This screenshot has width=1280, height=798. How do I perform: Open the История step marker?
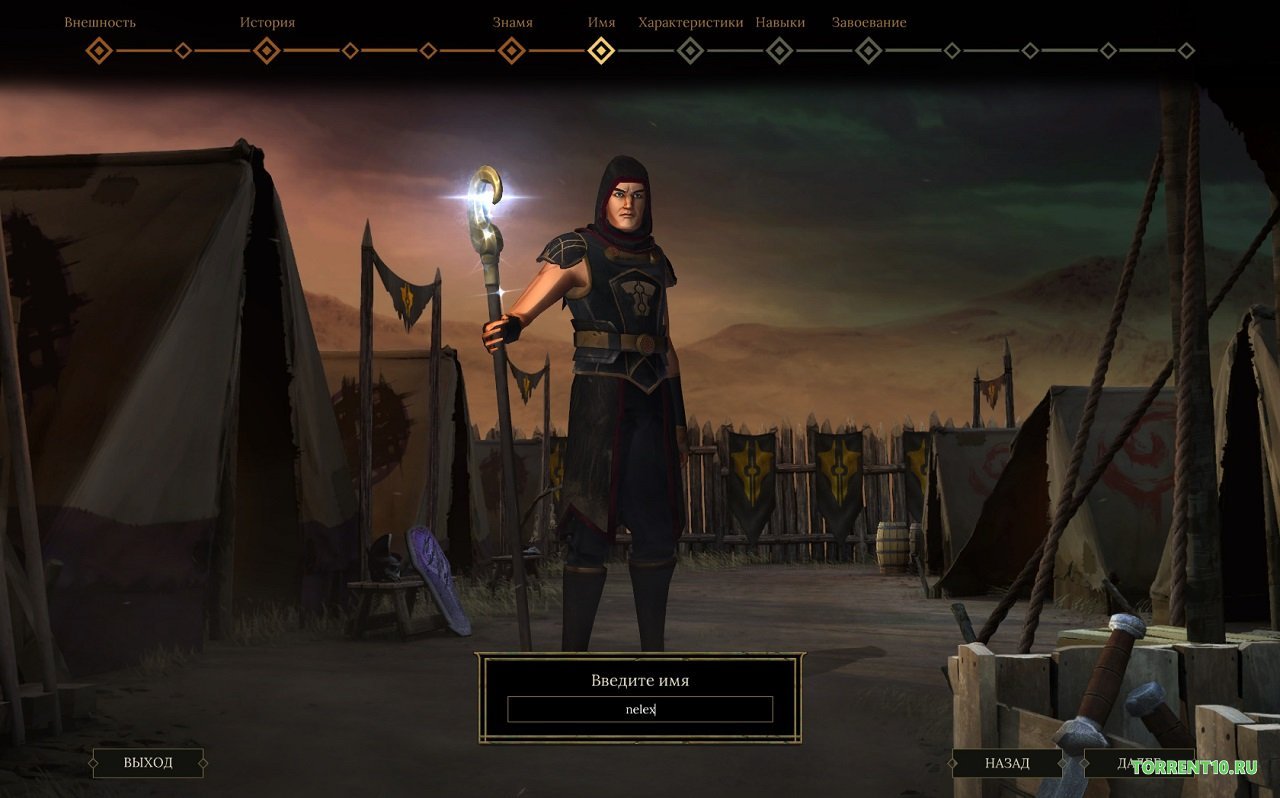(x=267, y=50)
